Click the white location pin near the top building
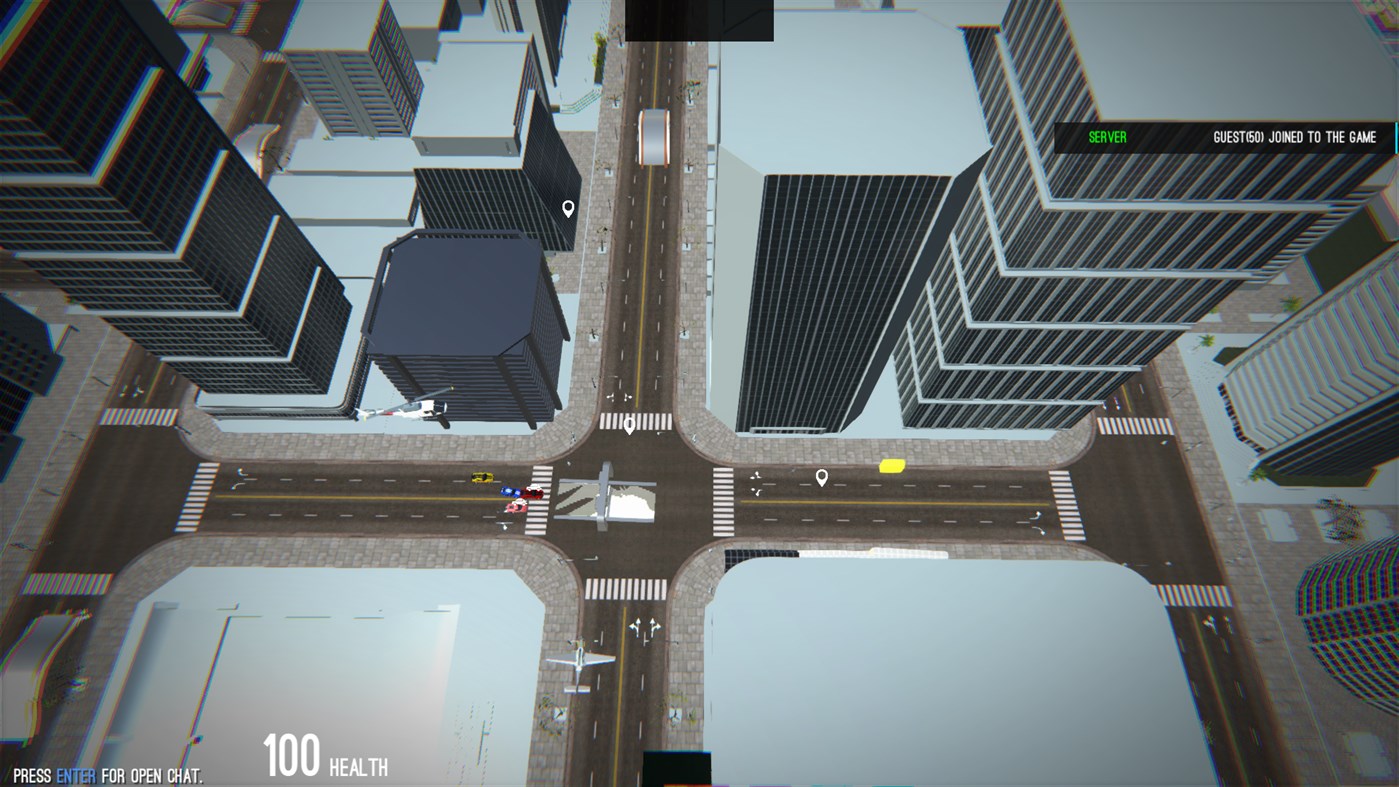1399x787 pixels. (567, 208)
